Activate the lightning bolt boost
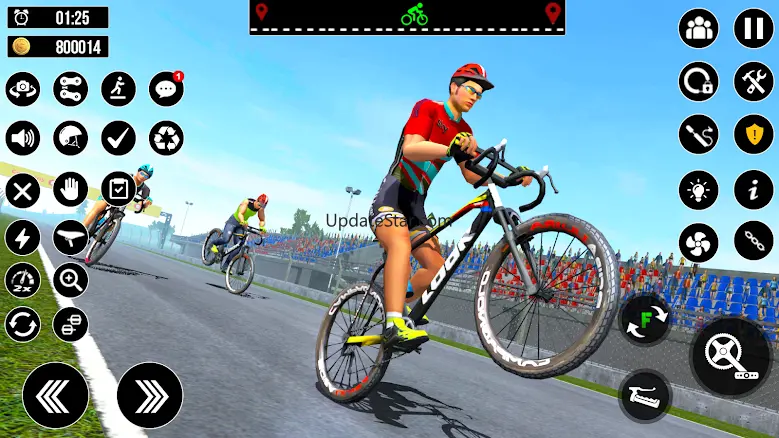Screen dimensions: 779x438 coord(23,237)
